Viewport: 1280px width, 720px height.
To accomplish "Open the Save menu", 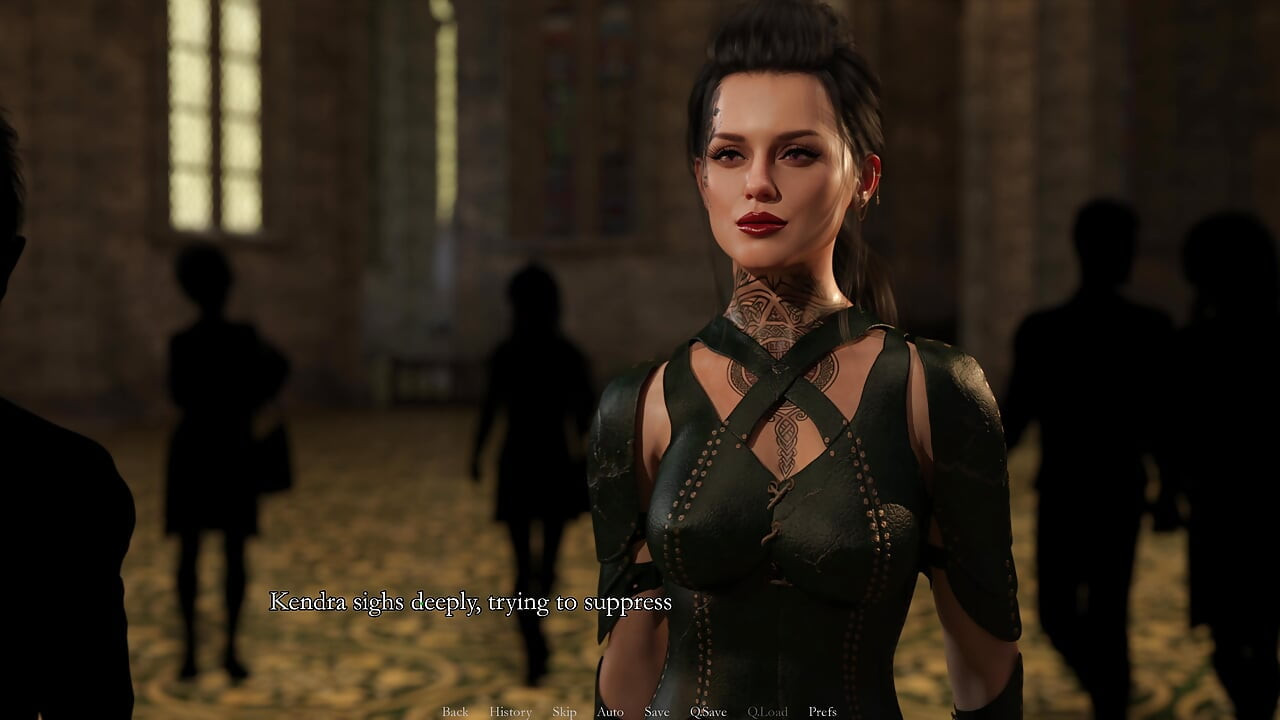I will pyautogui.click(x=657, y=712).
